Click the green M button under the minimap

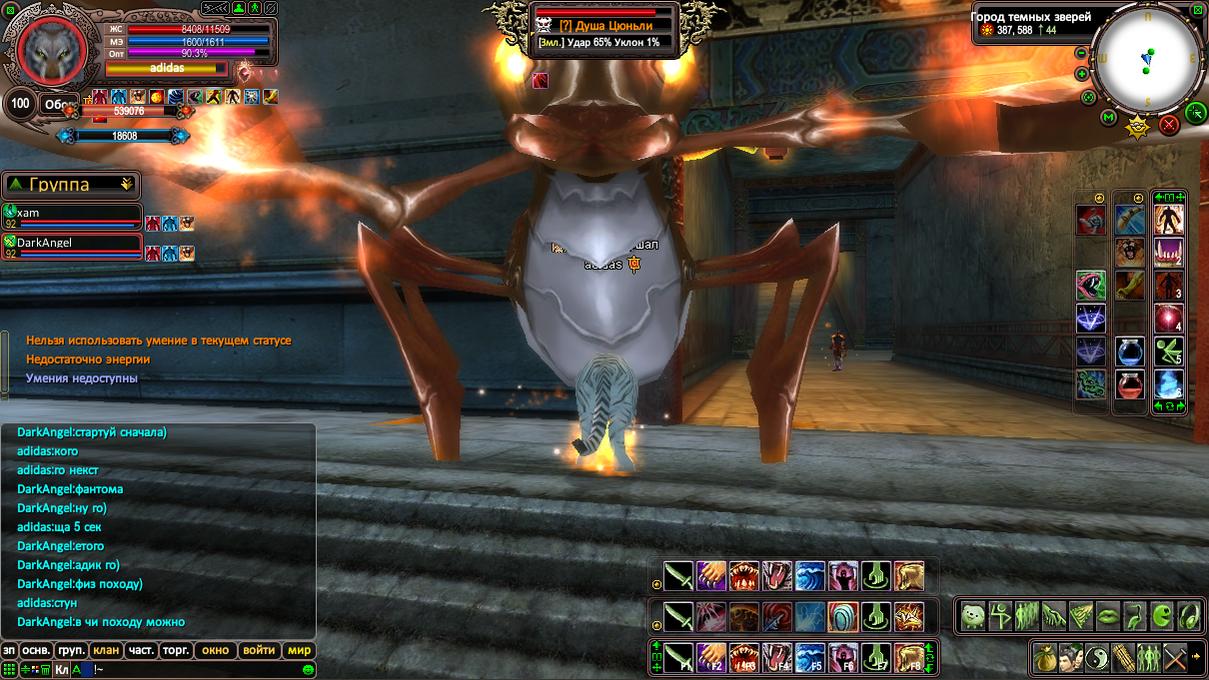coord(1108,118)
